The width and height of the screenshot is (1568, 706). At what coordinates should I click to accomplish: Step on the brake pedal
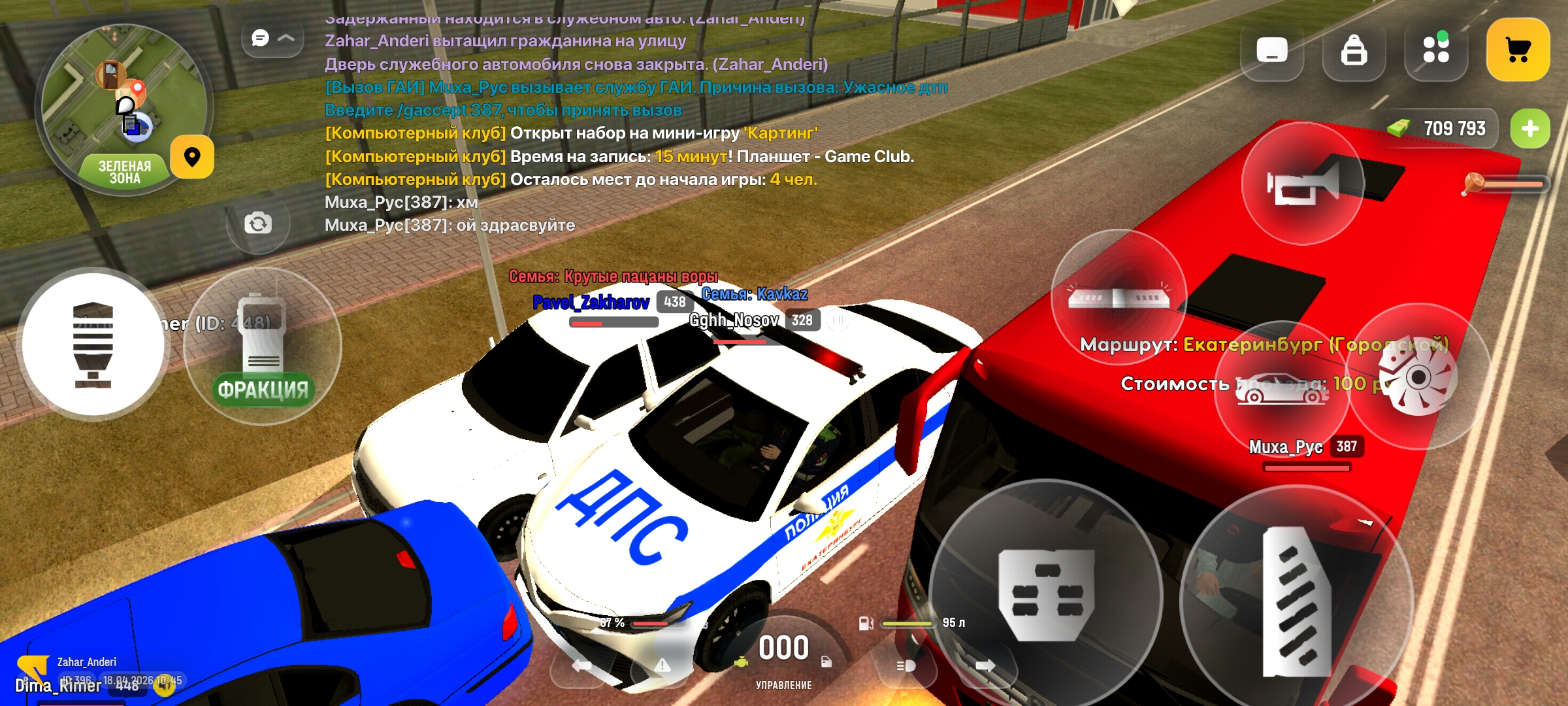tap(1045, 594)
